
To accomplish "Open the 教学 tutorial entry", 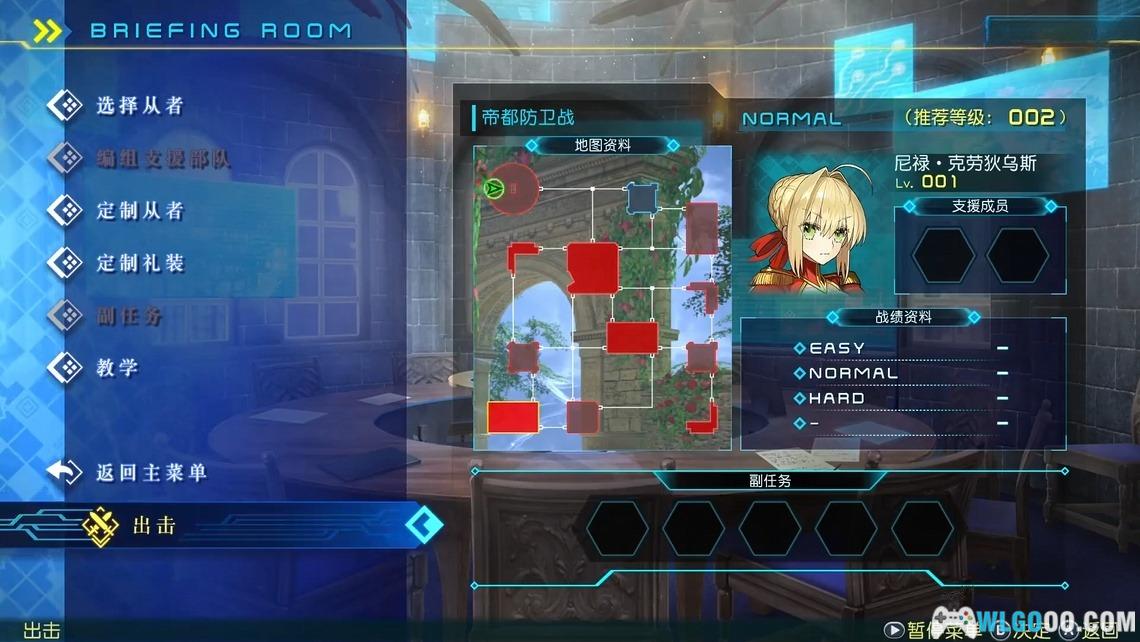I will (x=117, y=368).
